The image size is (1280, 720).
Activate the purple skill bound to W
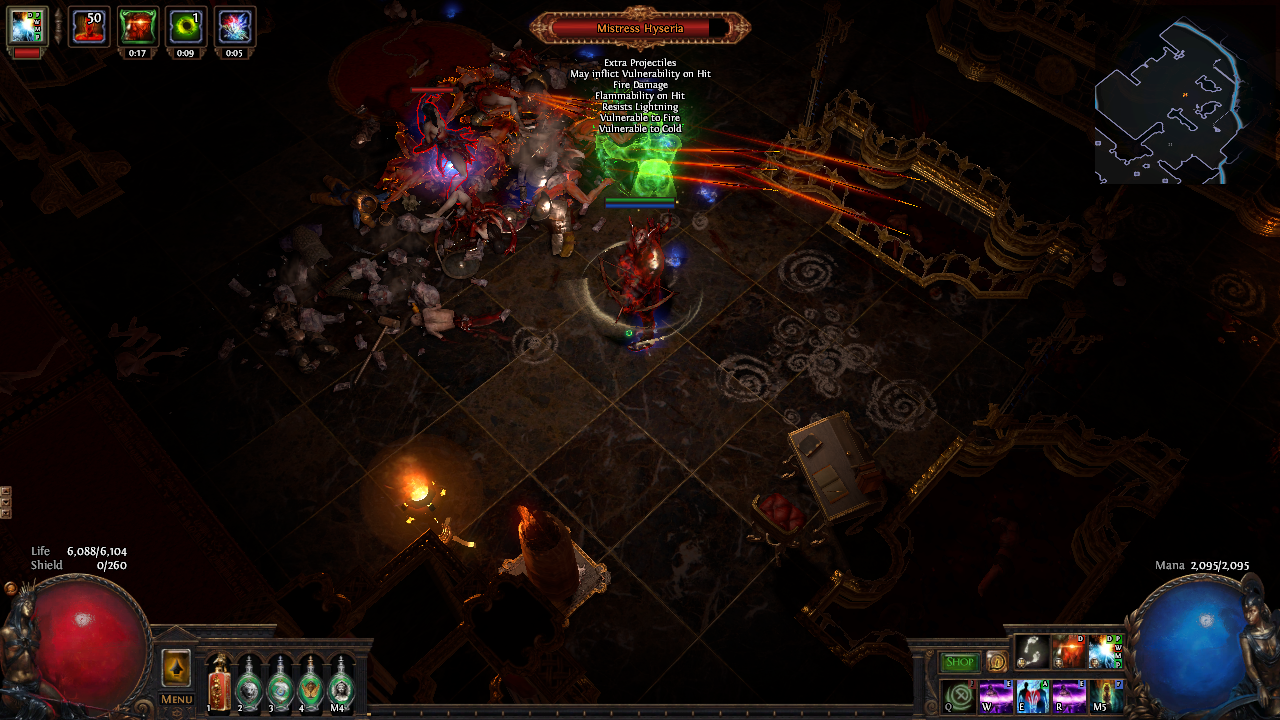pos(996,695)
